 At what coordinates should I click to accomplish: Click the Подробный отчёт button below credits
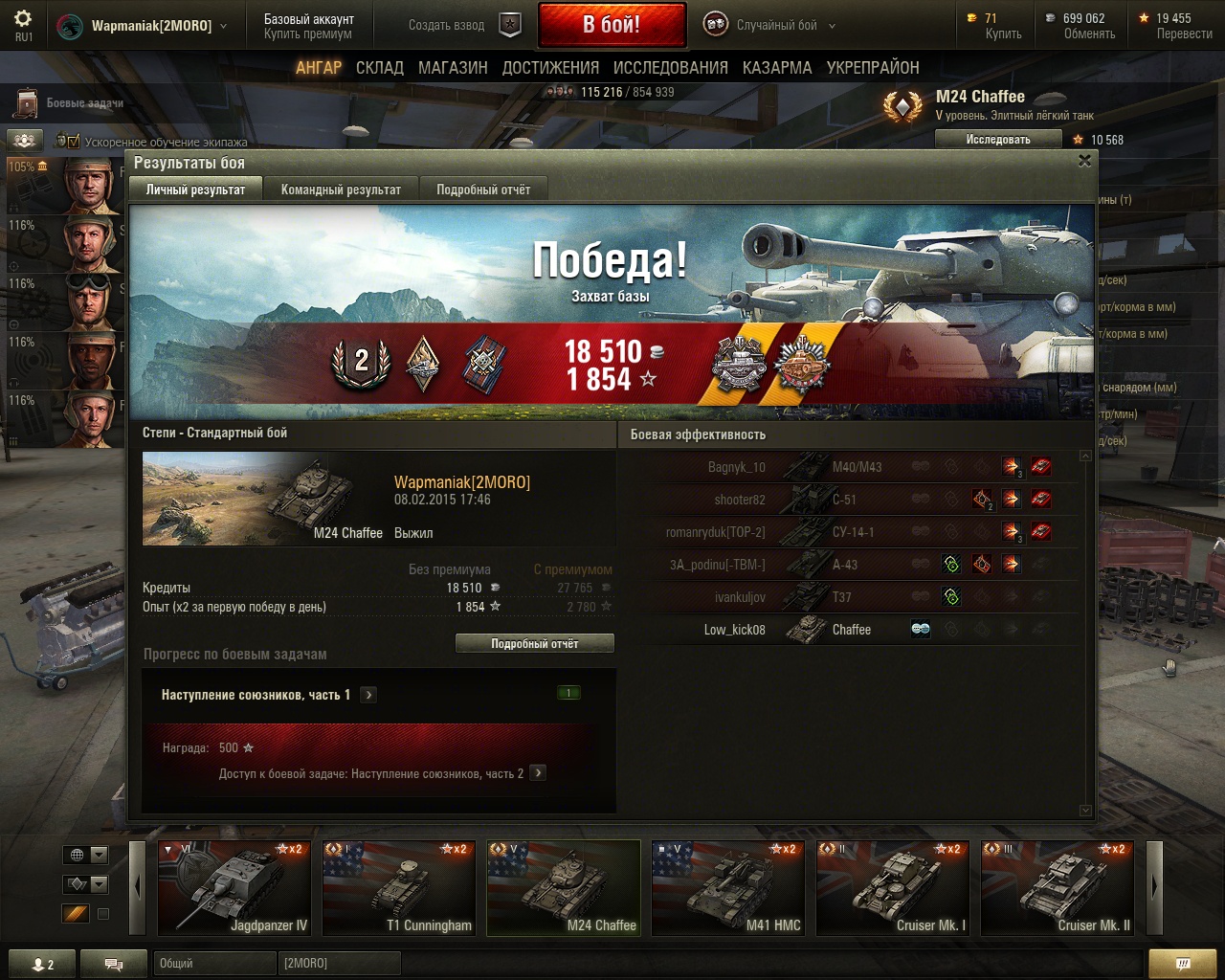(534, 644)
